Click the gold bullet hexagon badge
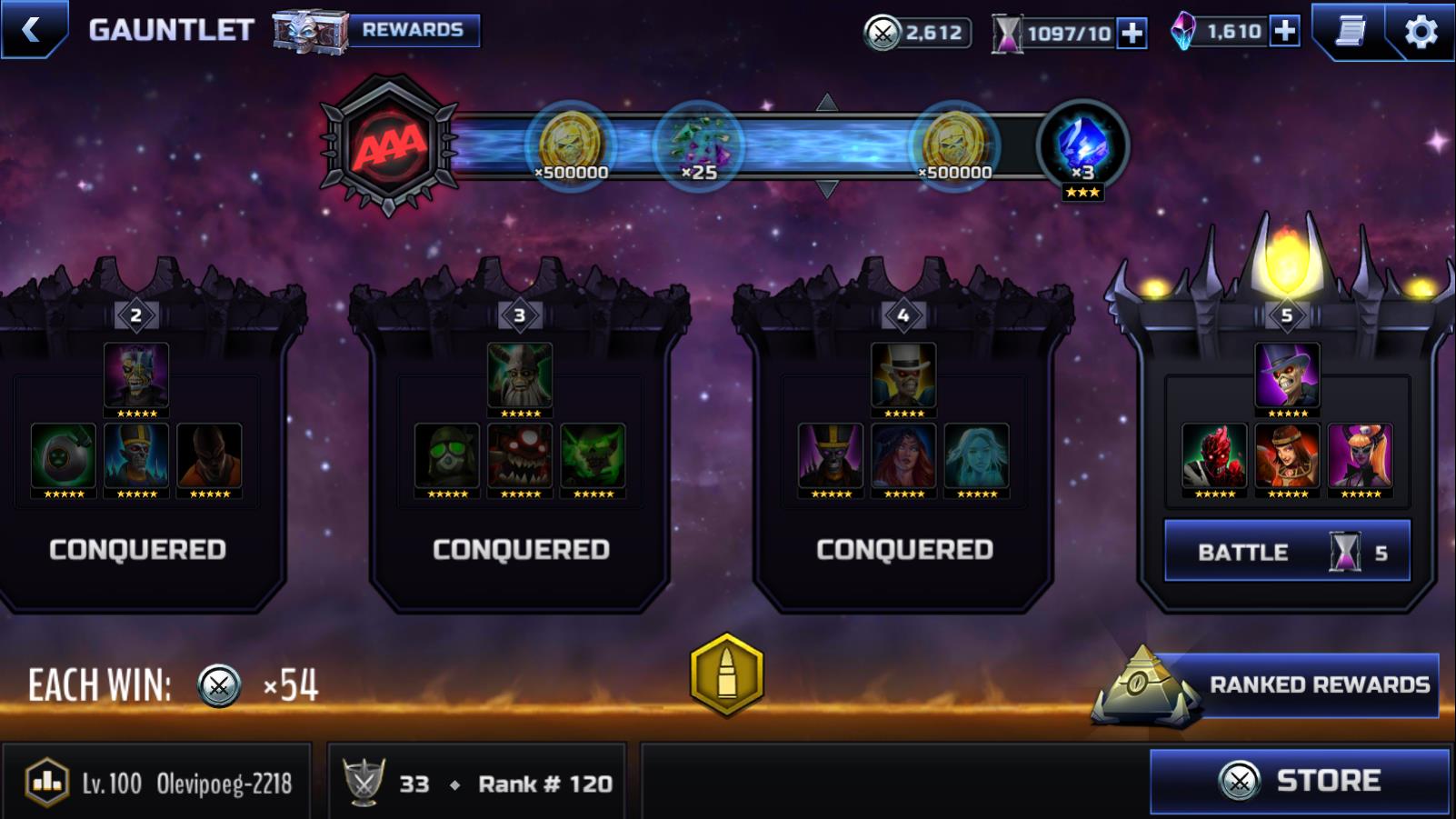The height and width of the screenshot is (819, 1456). (727, 674)
